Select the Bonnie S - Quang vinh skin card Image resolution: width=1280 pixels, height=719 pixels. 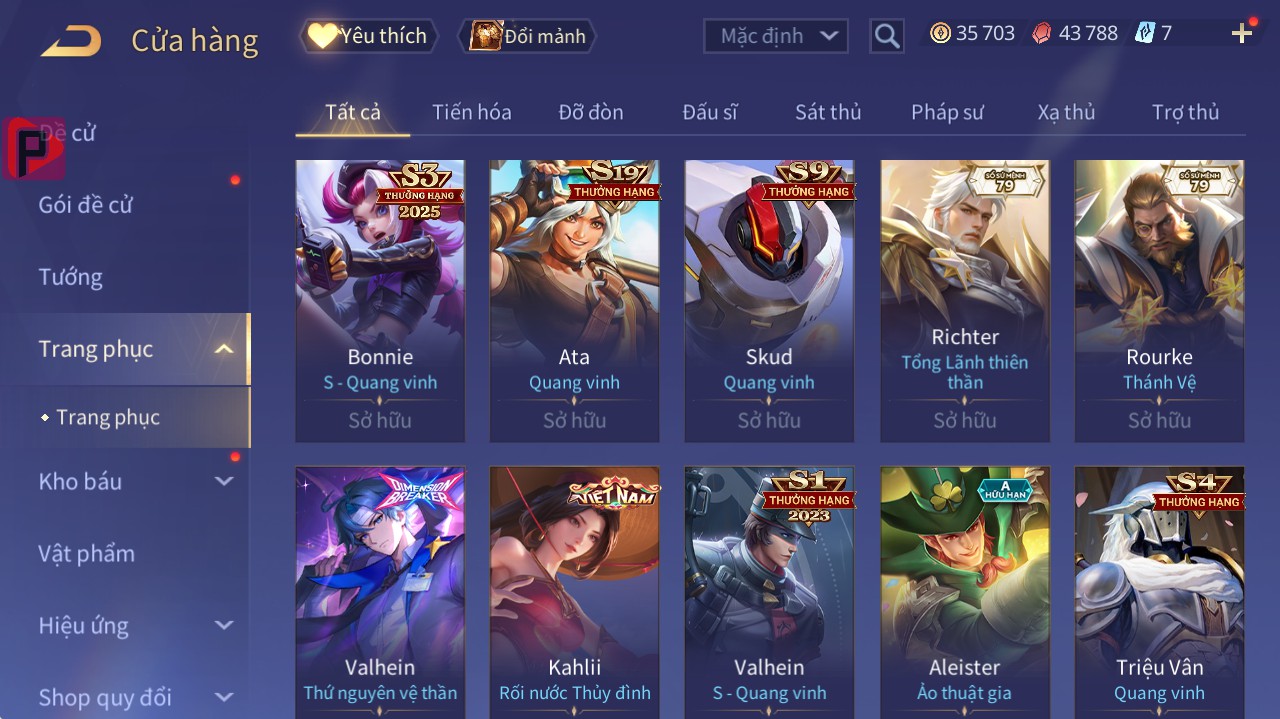coord(380,300)
